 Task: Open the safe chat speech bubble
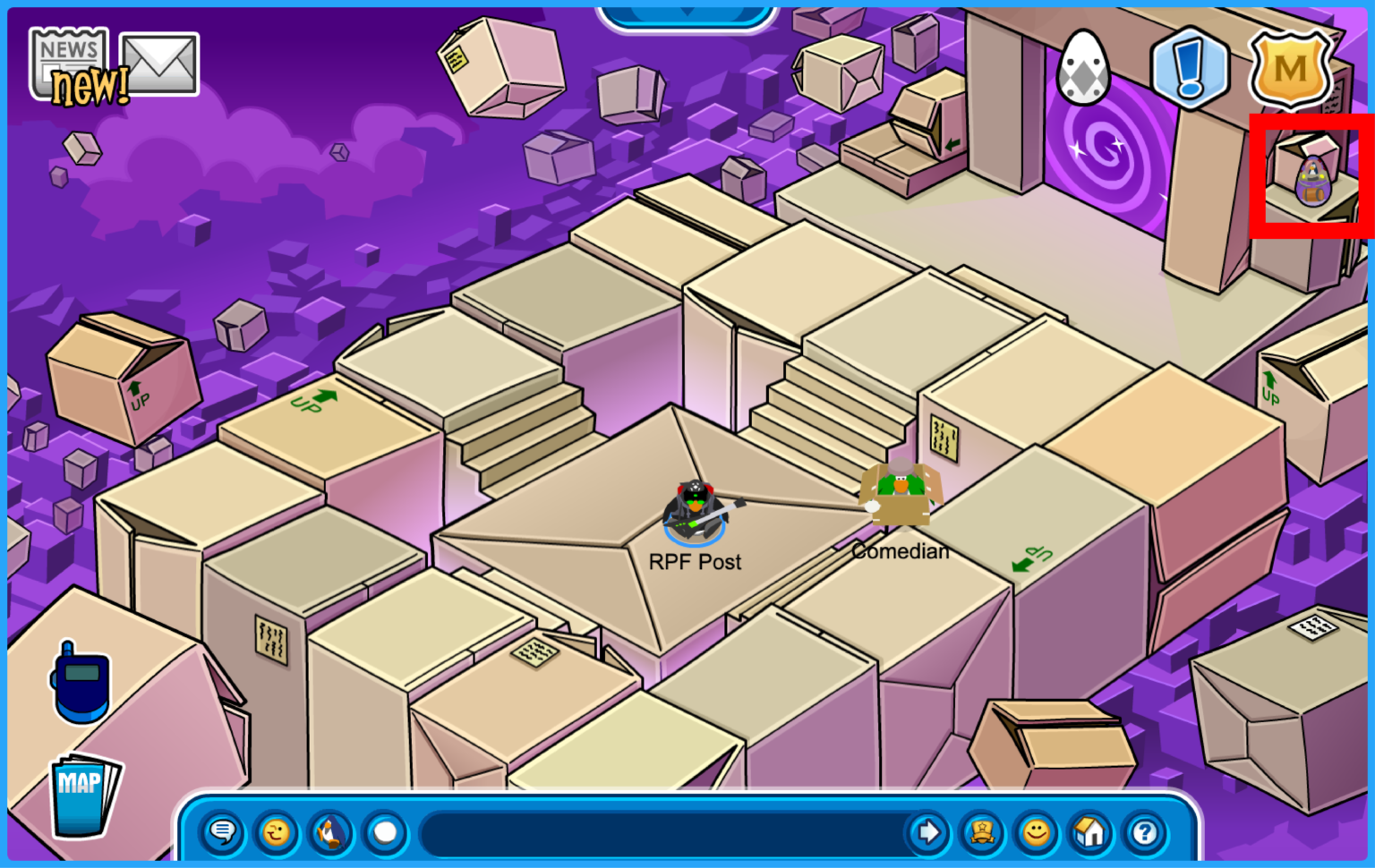(x=221, y=833)
